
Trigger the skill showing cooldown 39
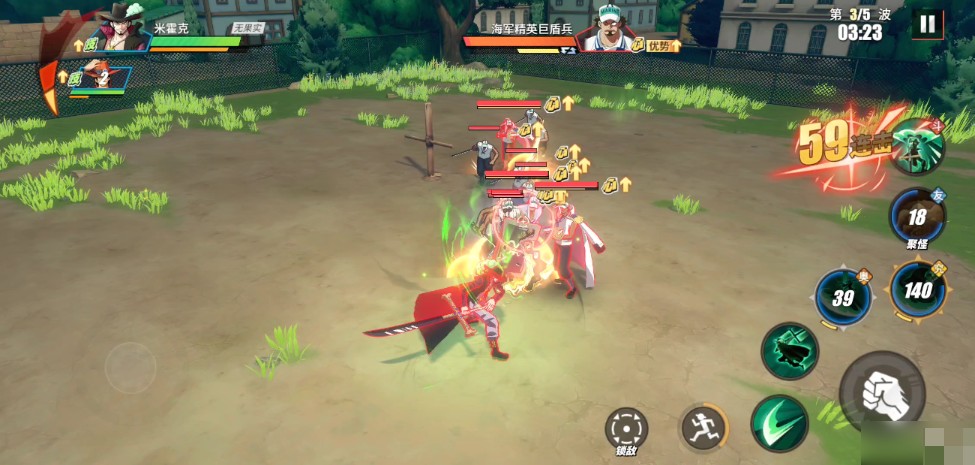pyautogui.click(x=843, y=297)
